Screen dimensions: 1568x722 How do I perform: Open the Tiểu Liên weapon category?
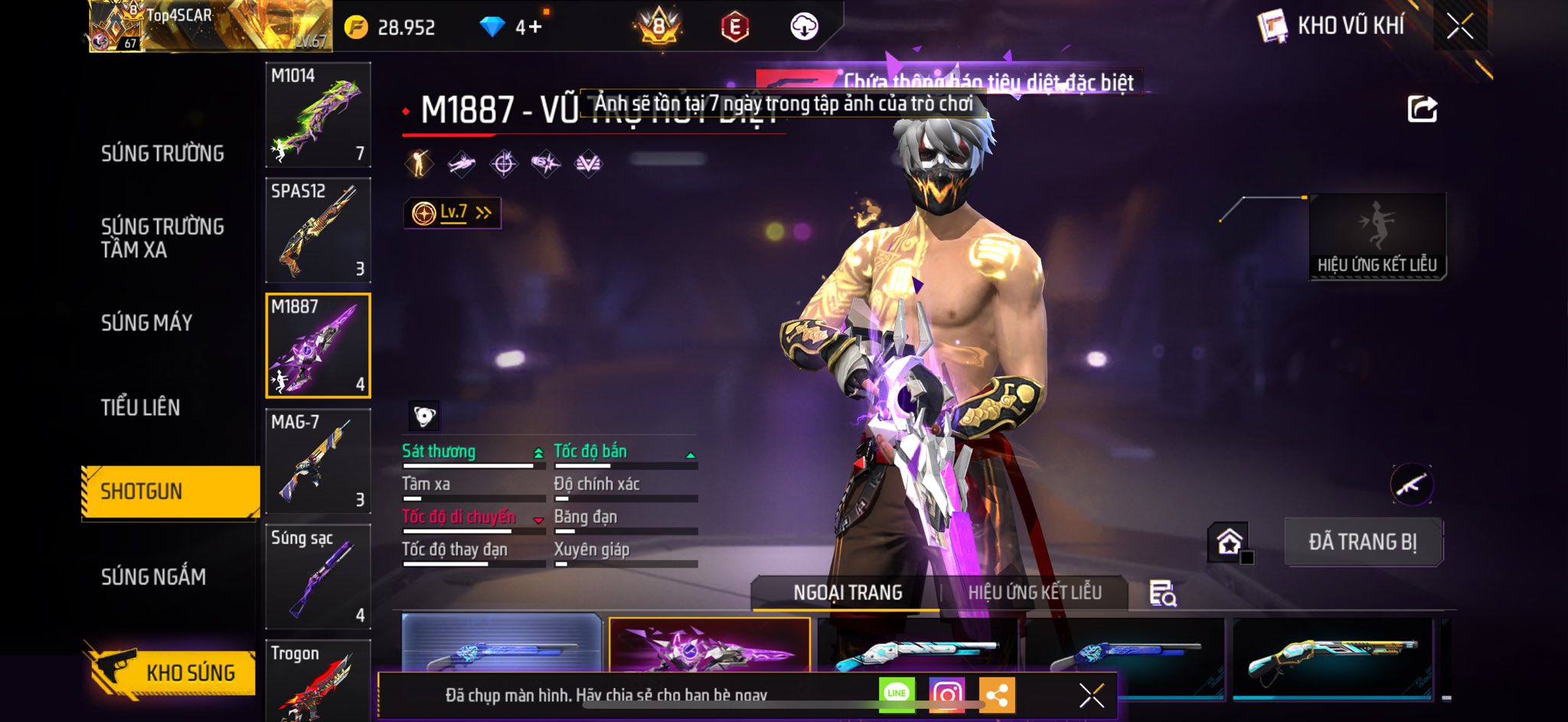tap(140, 407)
